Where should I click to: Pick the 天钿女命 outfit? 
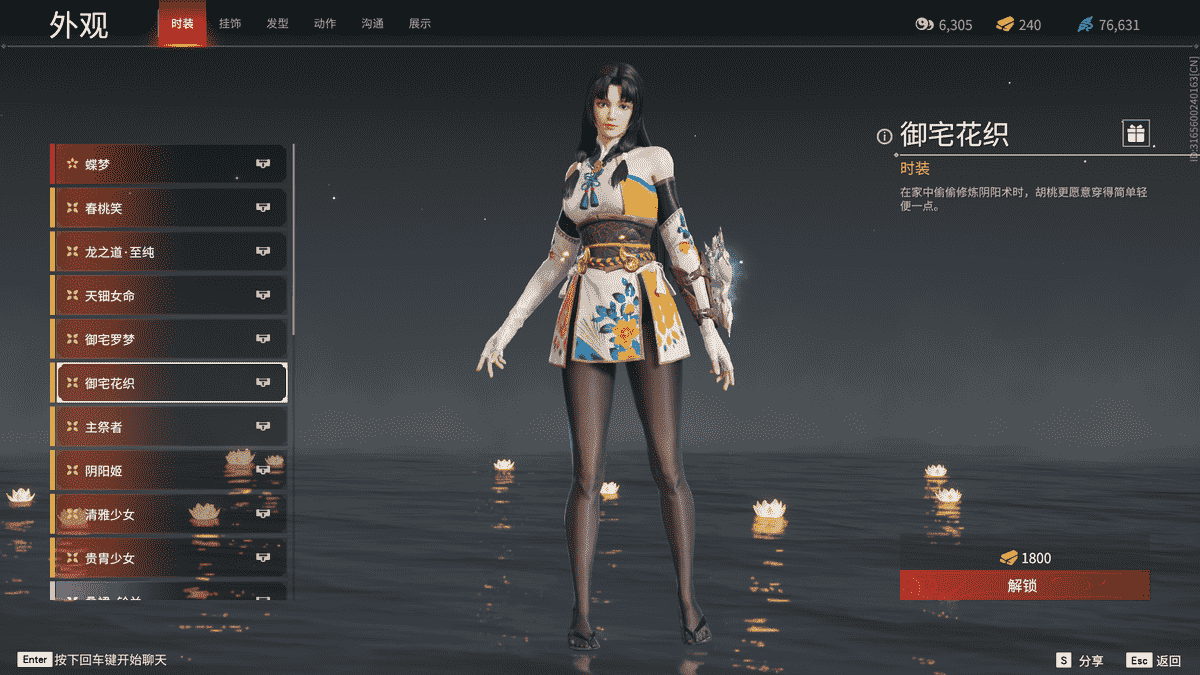pyautogui.click(x=168, y=296)
